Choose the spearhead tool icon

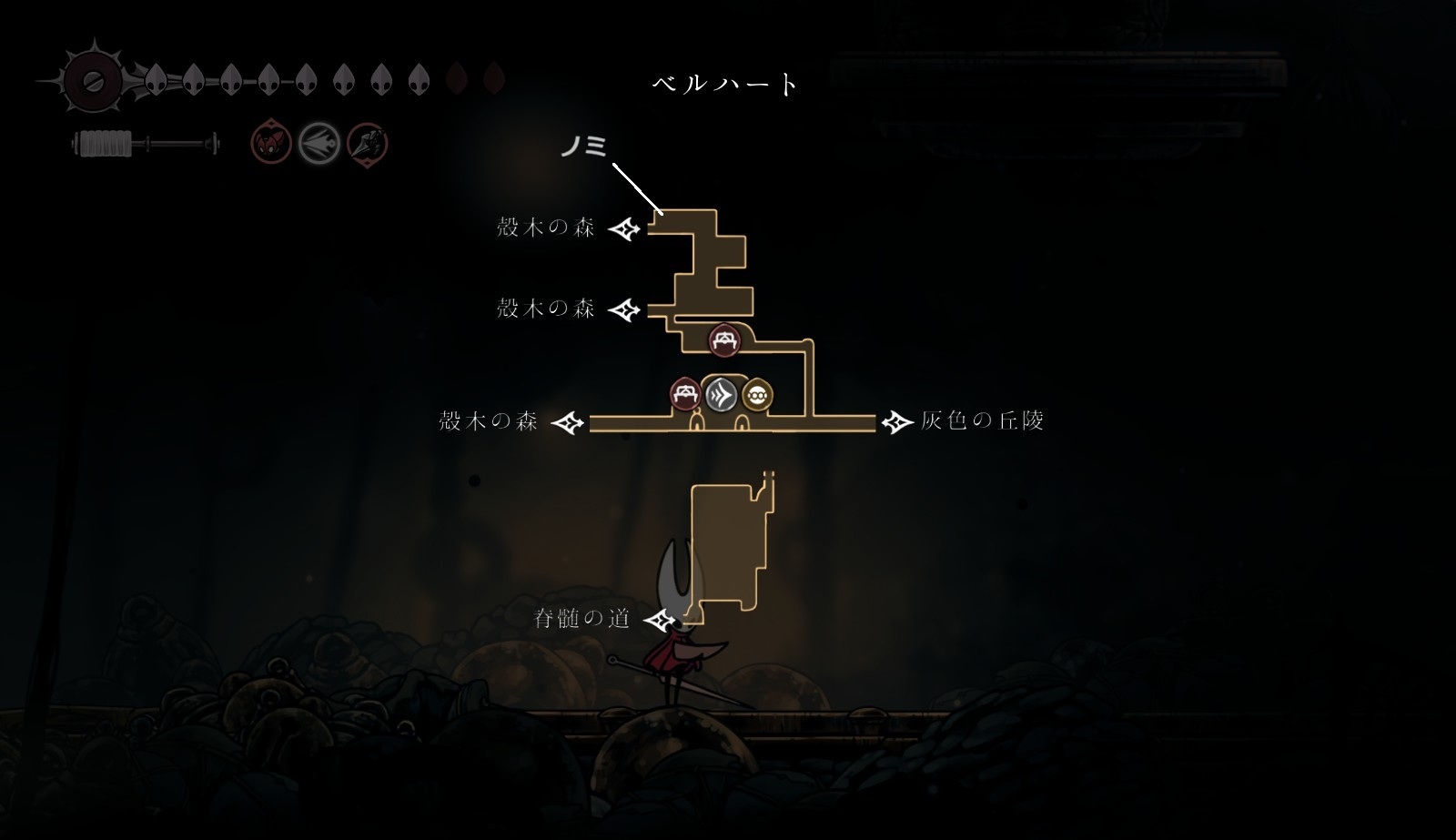tap(368, 143)
